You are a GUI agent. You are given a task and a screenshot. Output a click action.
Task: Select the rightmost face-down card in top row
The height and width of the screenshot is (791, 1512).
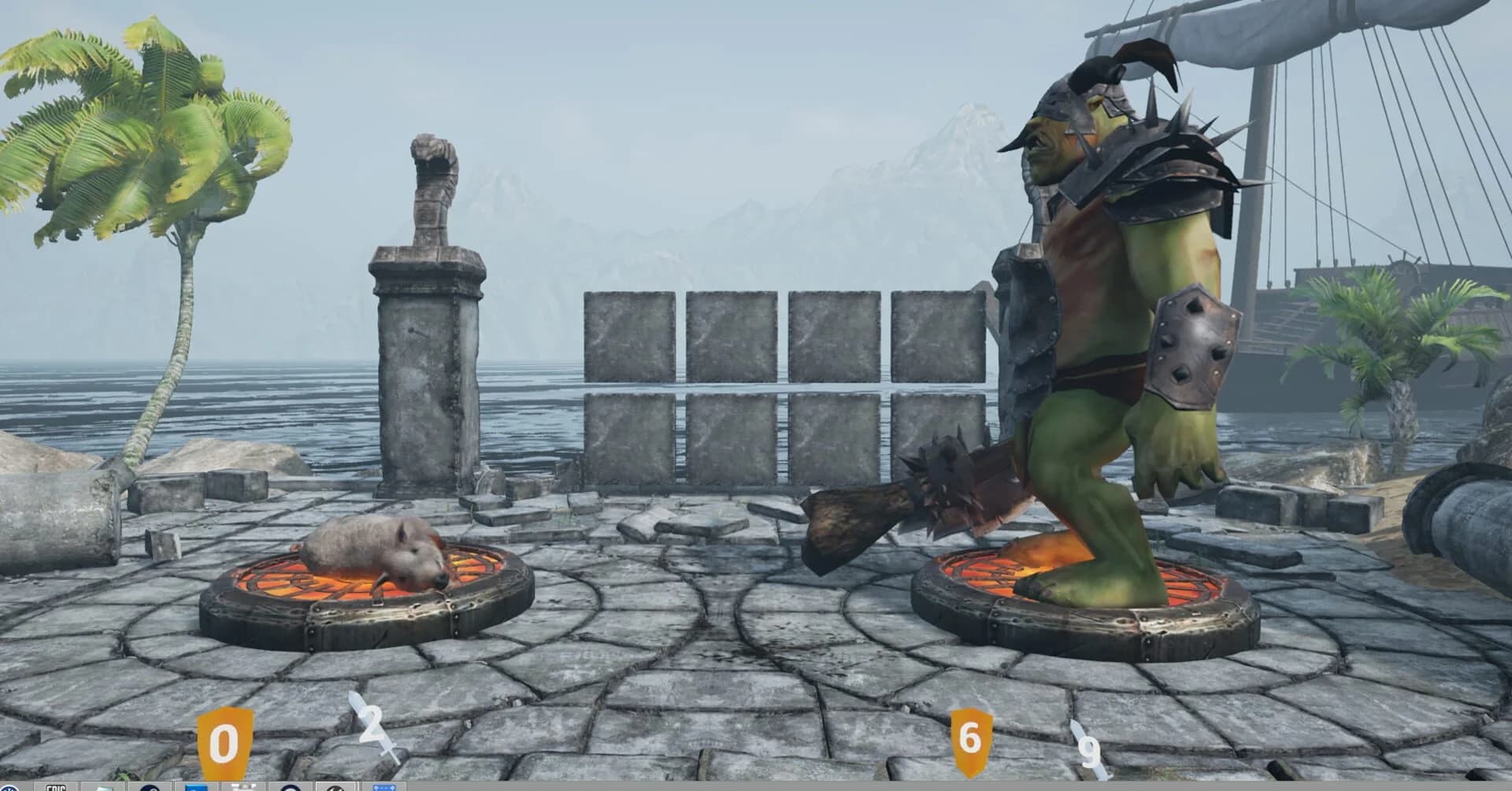pos(936,334)
